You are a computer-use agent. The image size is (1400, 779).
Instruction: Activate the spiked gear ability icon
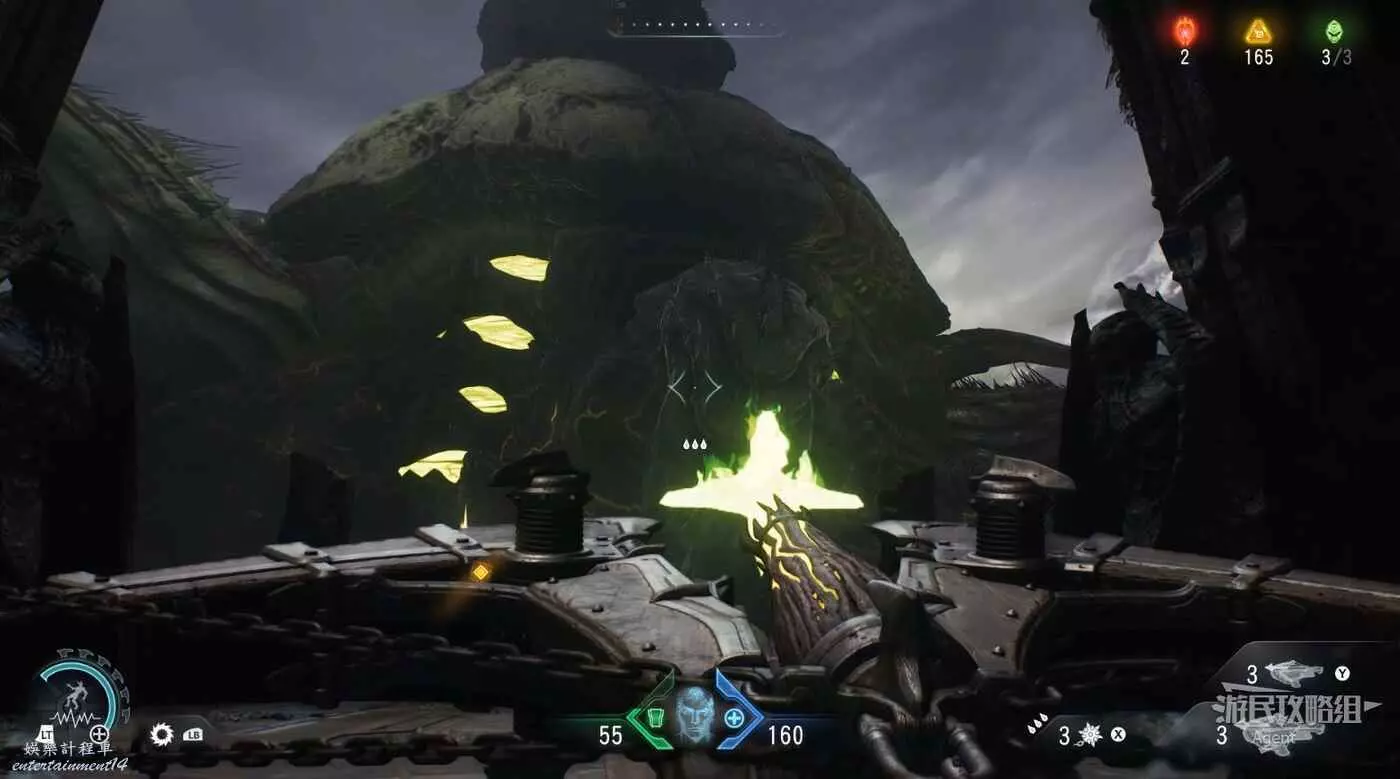tap(162, 735)
